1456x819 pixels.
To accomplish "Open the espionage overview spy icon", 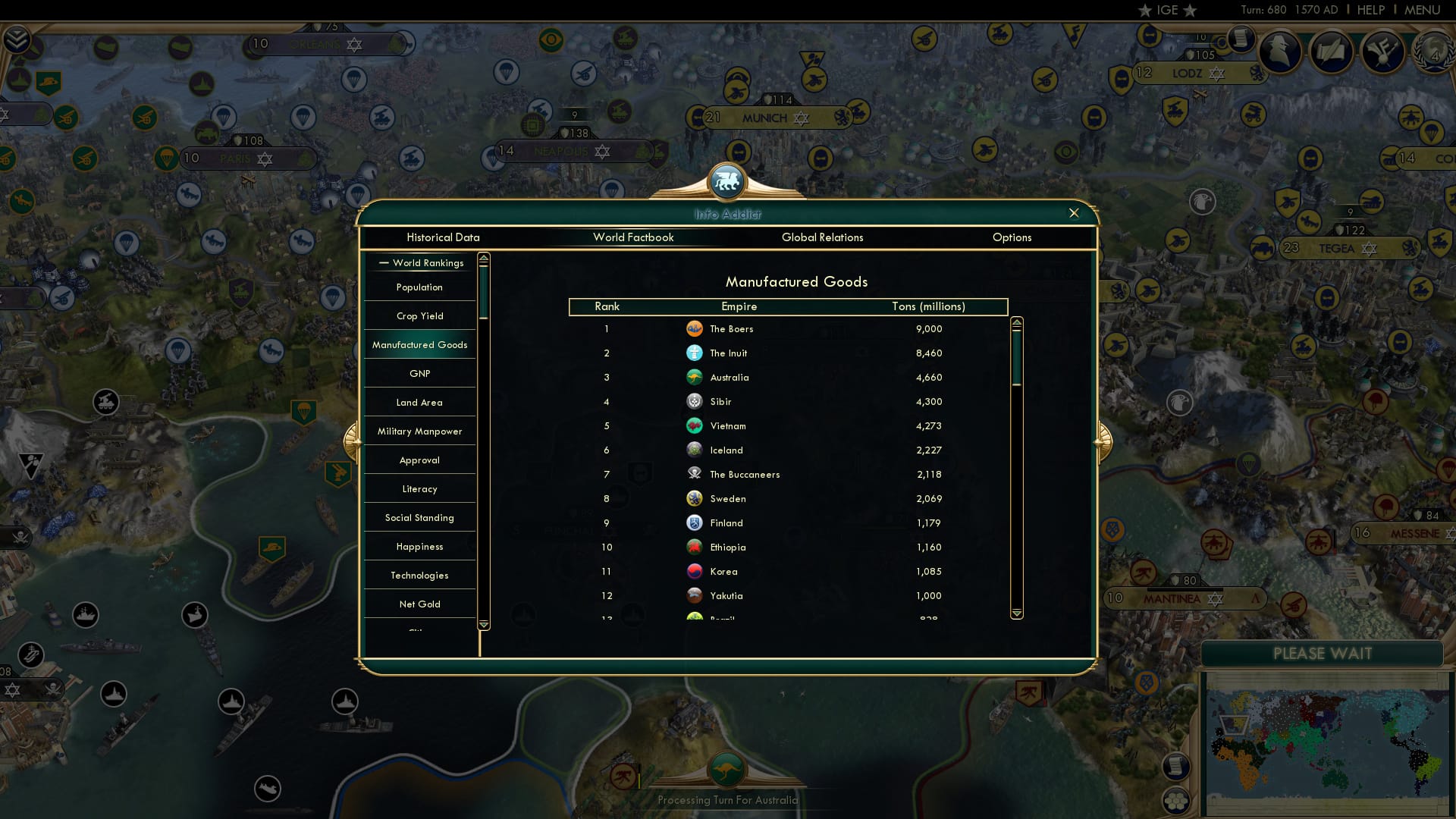I will click(1282, 52).
